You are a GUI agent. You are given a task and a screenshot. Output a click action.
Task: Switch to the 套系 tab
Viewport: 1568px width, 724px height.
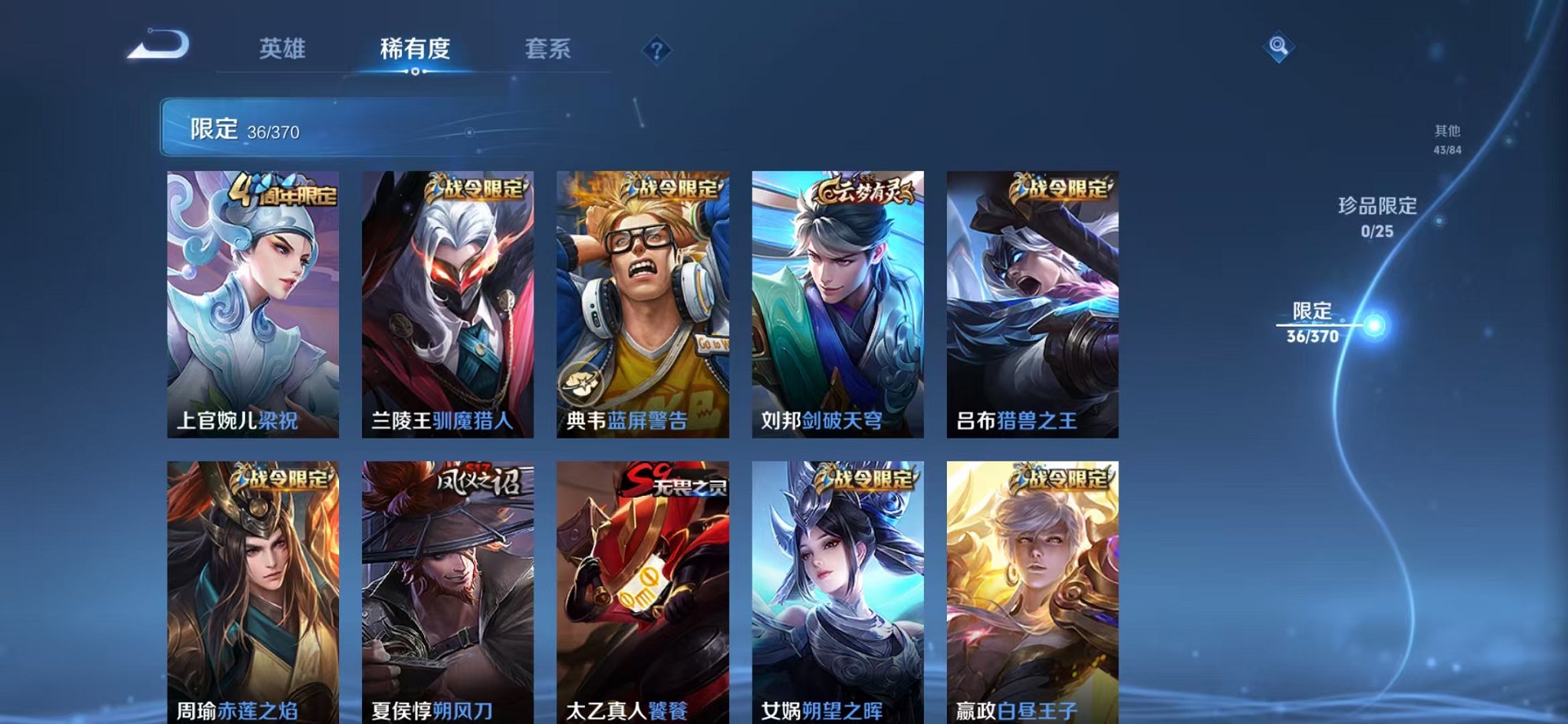point(550,49)
